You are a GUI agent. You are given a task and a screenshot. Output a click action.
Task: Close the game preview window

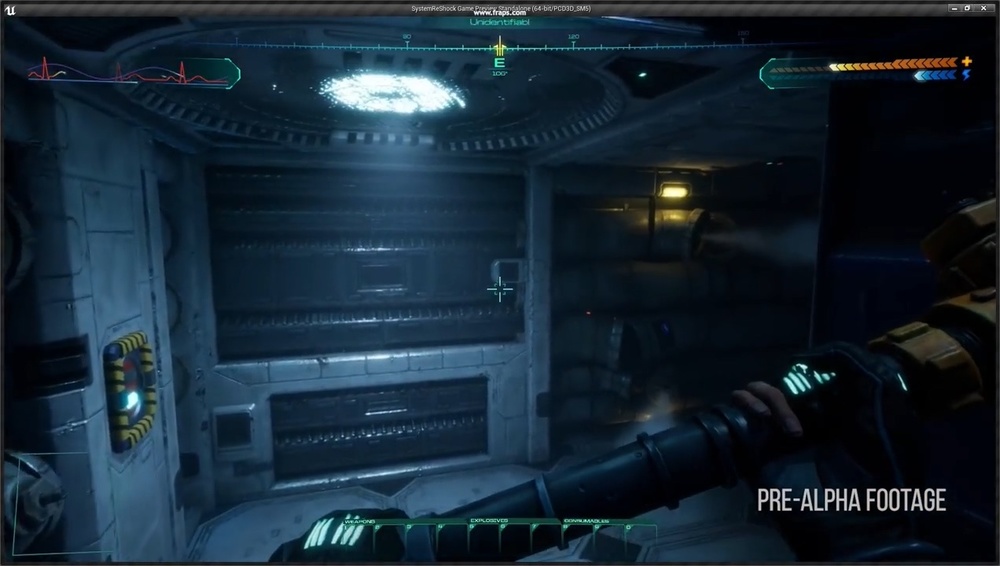pos(985,8)
